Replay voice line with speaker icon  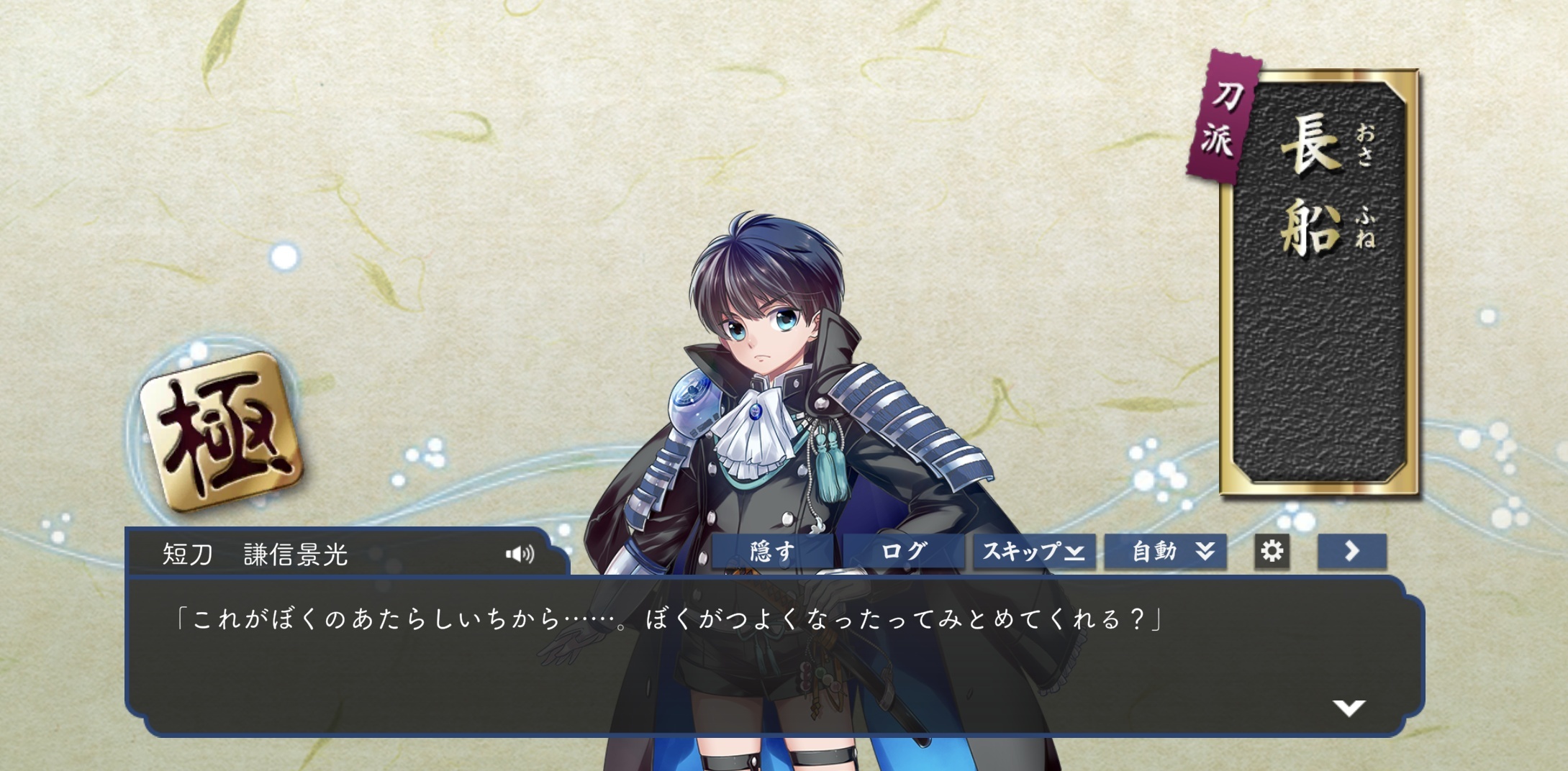coord(520,554)
